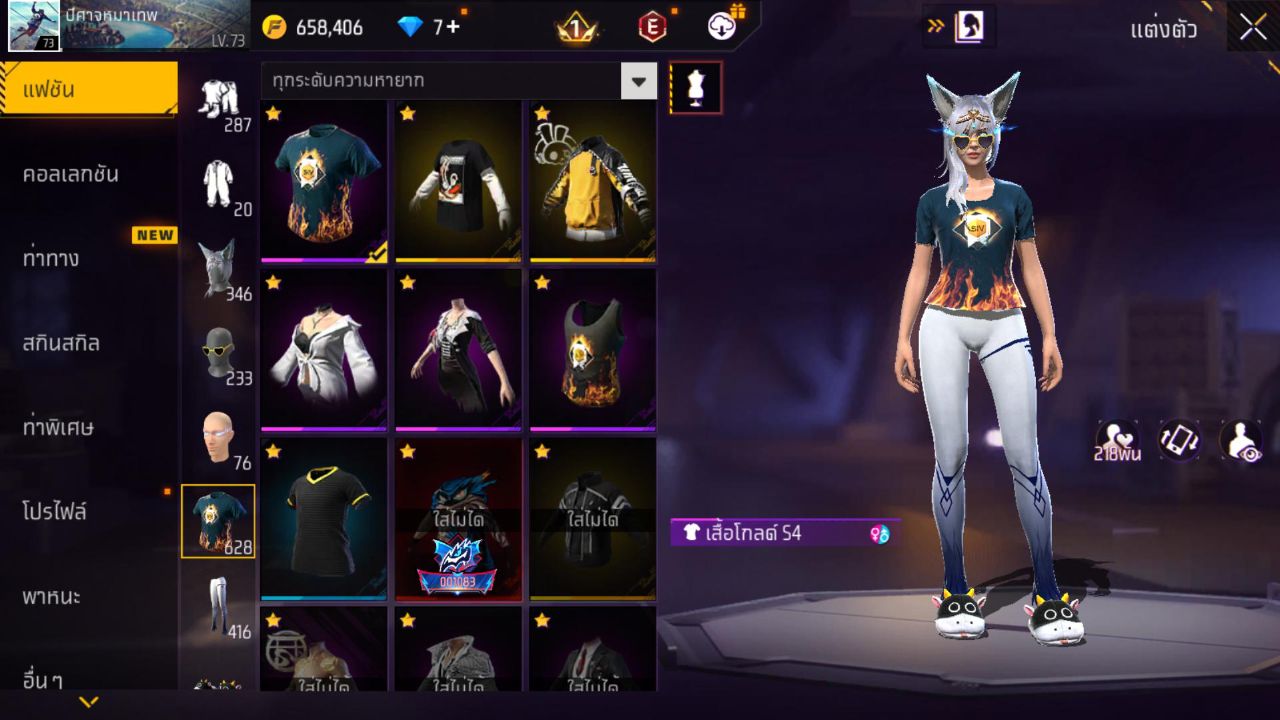
Task: Open the rarity filter dropdown ทุกระดับความหายาก
Action: point(639,82)
